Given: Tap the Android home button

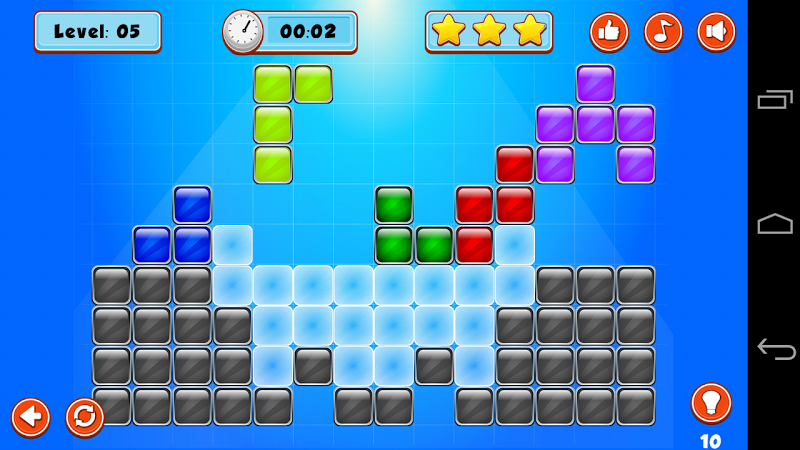Looking at the screenshot, I should [774, 224].
